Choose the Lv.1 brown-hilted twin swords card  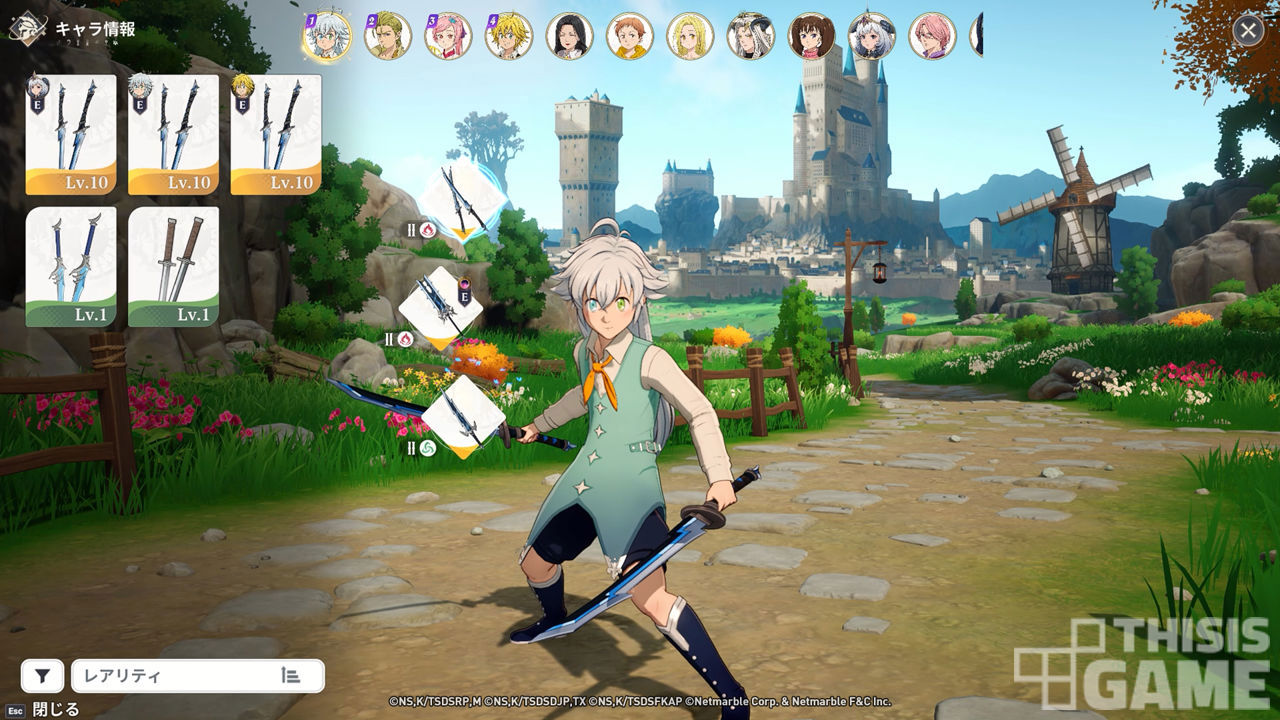click(174, 266)
